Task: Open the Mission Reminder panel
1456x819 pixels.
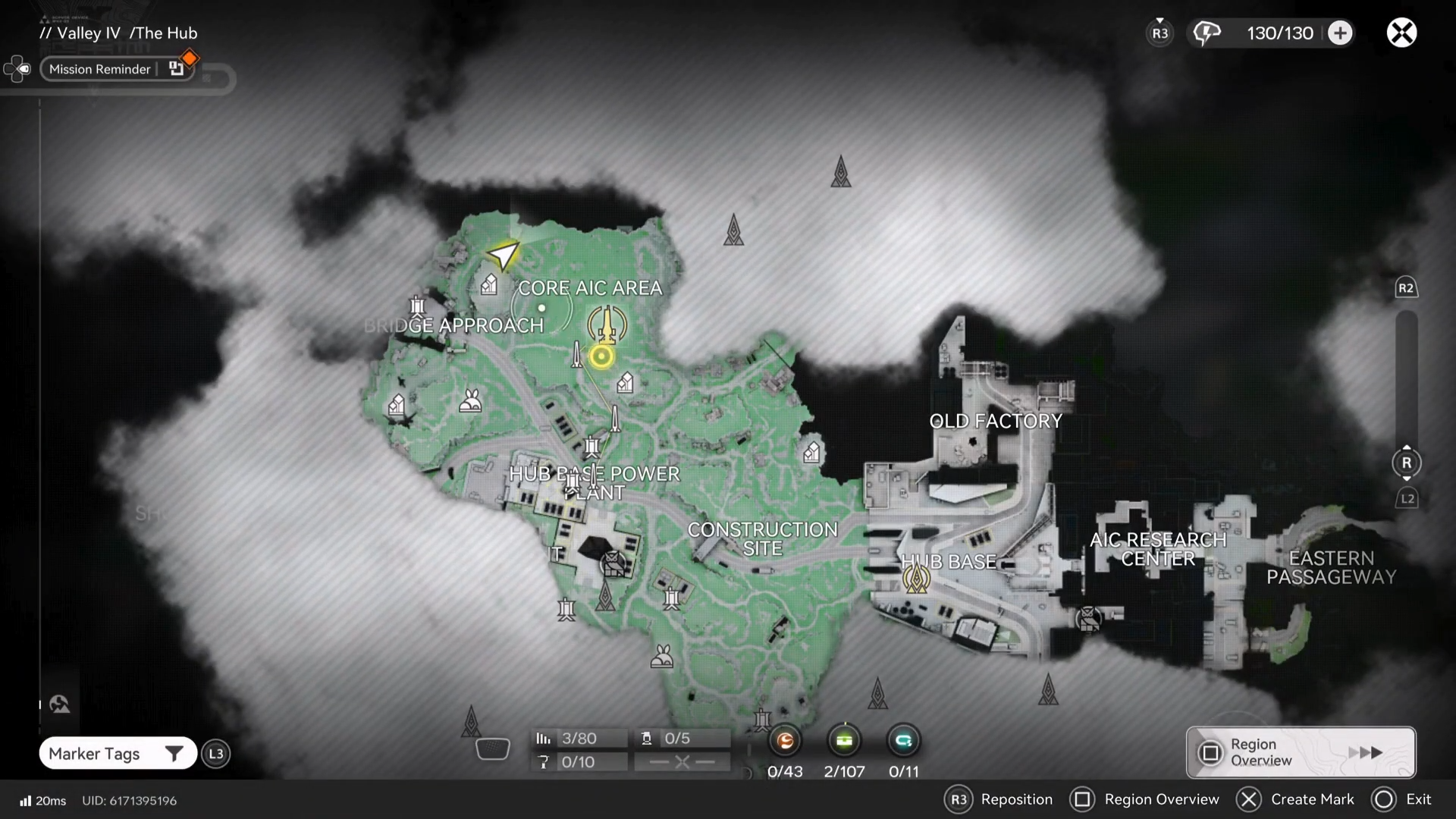Action: (x=100, y=69)
